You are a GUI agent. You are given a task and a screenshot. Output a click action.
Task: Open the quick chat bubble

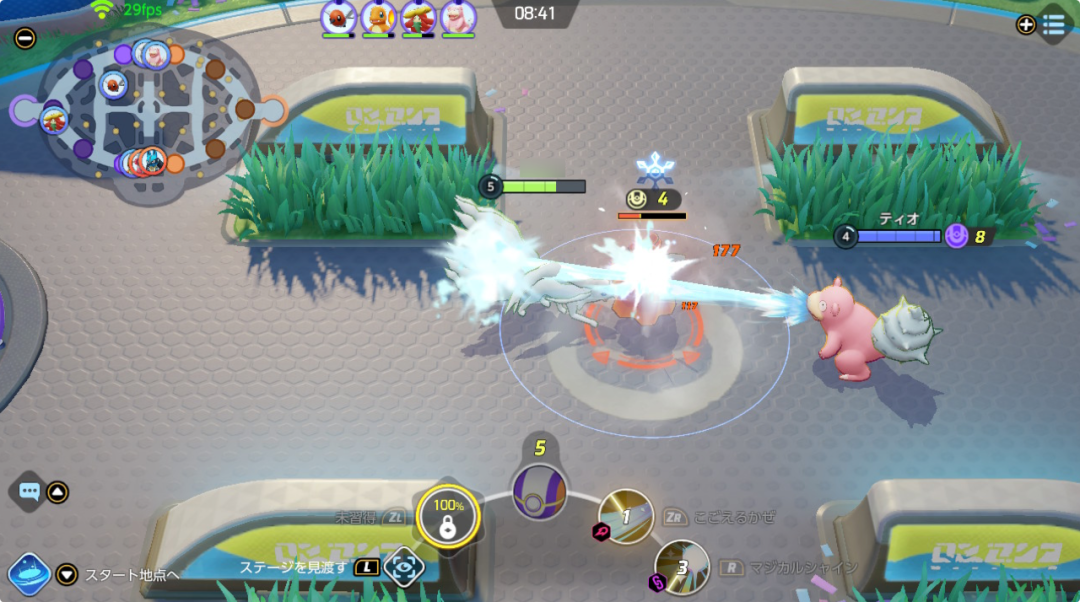pyautogui.click(x=29, y=492)
